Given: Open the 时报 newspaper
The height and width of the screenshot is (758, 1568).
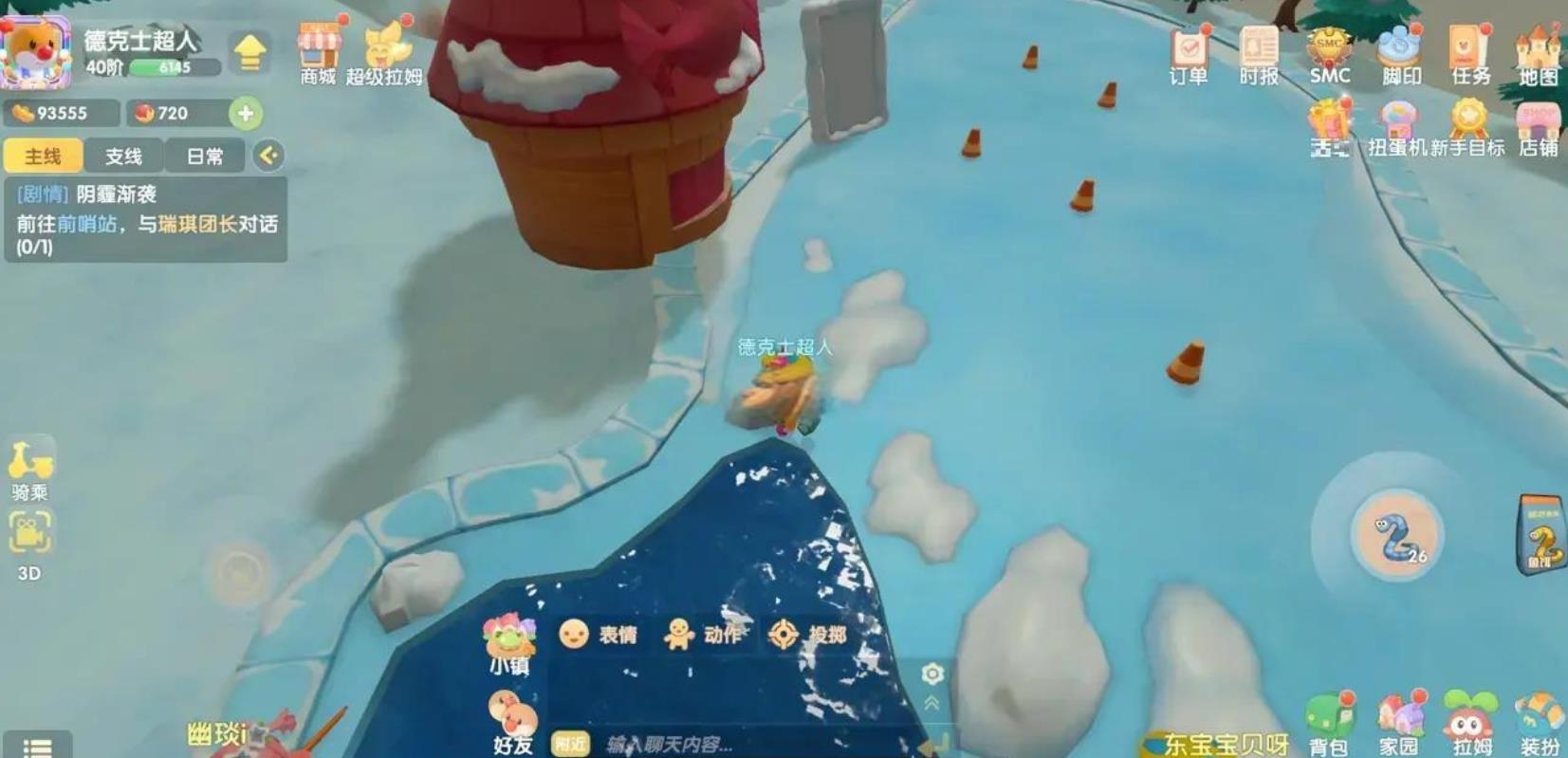Looking at the screenshot, I should tap(1259, 54).
